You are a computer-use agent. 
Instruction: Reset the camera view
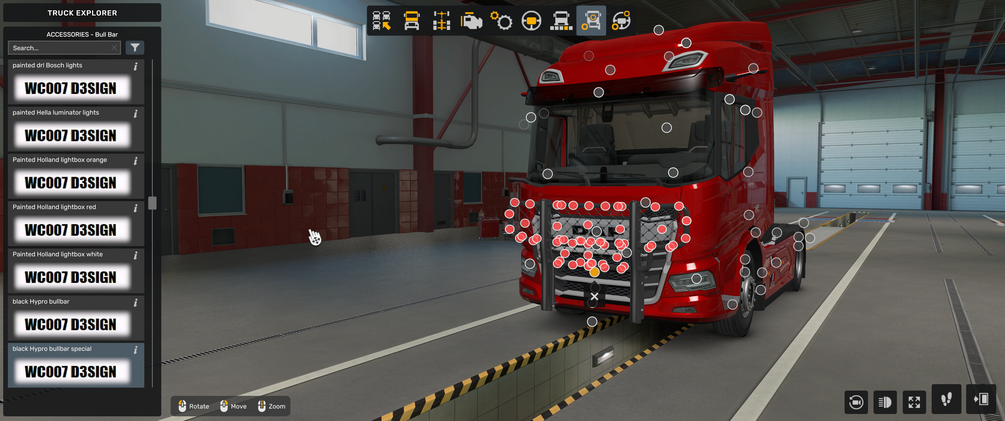(x=855, y=401)
